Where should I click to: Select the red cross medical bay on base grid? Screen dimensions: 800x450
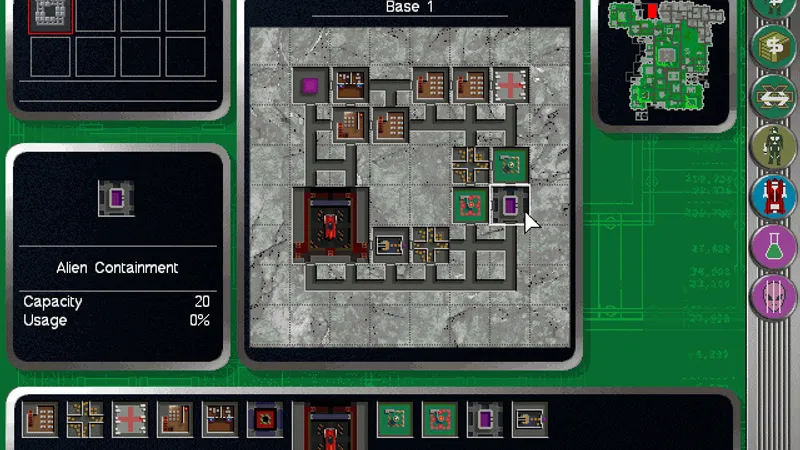point(510,86)
